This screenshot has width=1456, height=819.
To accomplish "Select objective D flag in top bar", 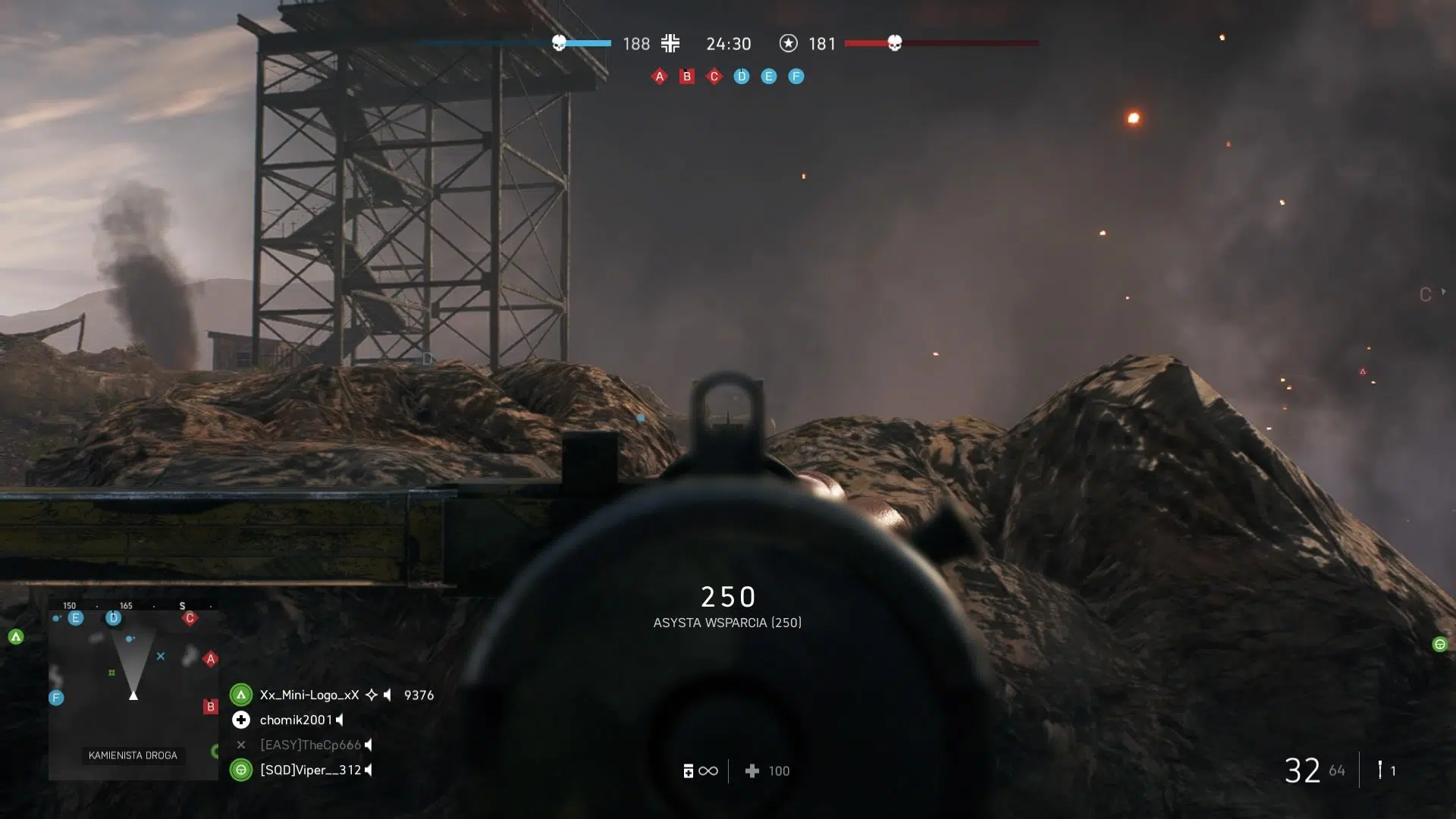I will coord(742,77).
